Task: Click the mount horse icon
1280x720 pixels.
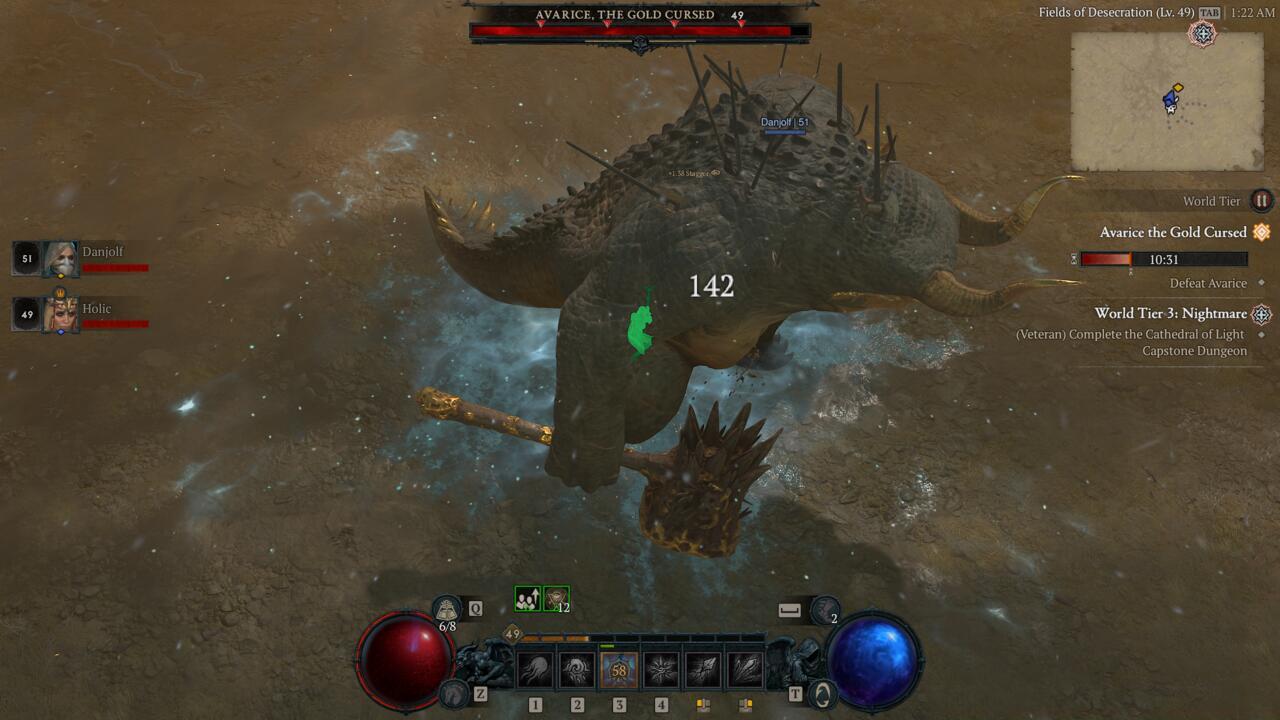Action: [454, 692]
